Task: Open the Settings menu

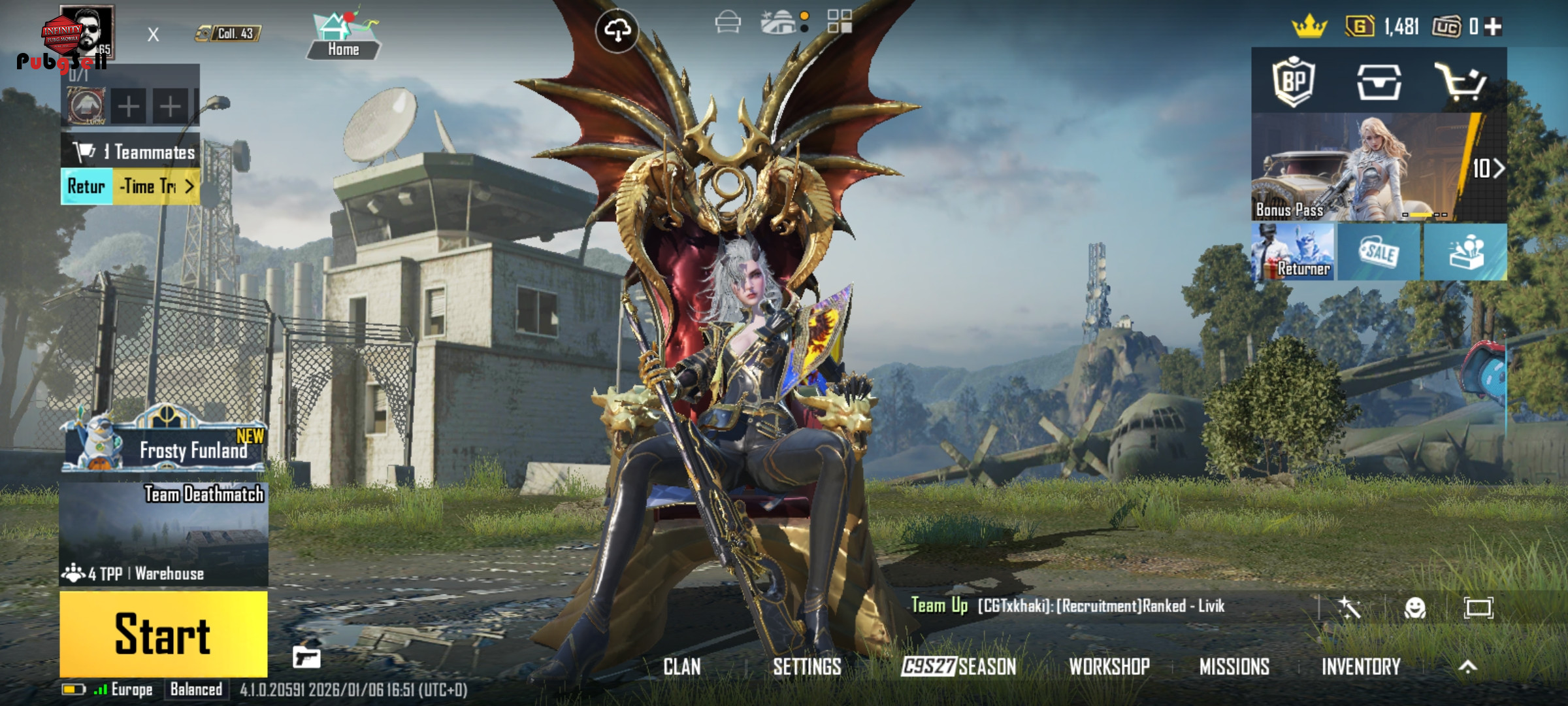Action: [807, 667]
